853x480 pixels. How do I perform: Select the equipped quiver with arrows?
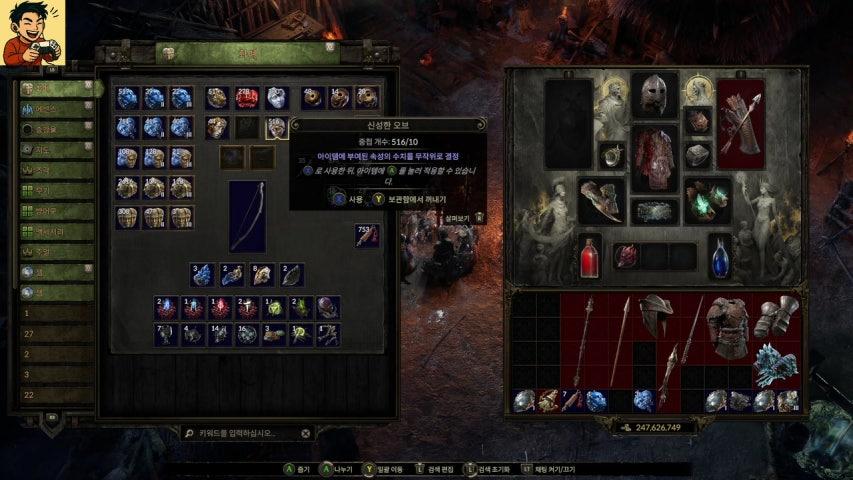[x=740, y=124]
